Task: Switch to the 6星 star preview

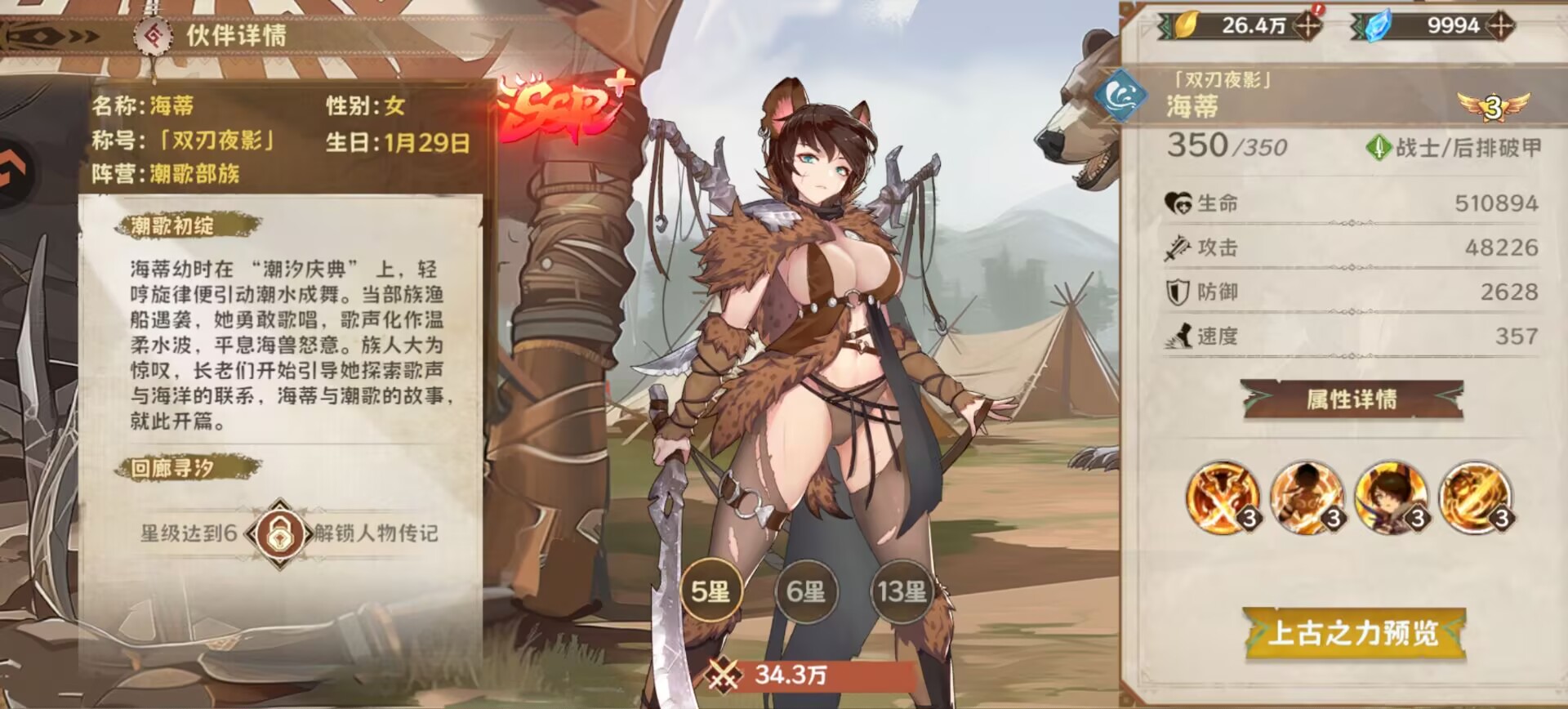Action: pyautogui.click(x=806, y=591)
